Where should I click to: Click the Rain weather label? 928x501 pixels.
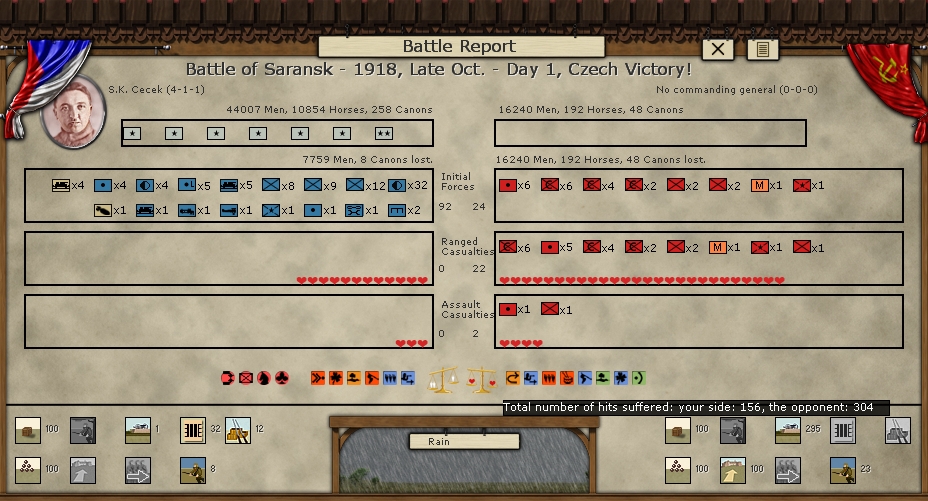(439, 441)
